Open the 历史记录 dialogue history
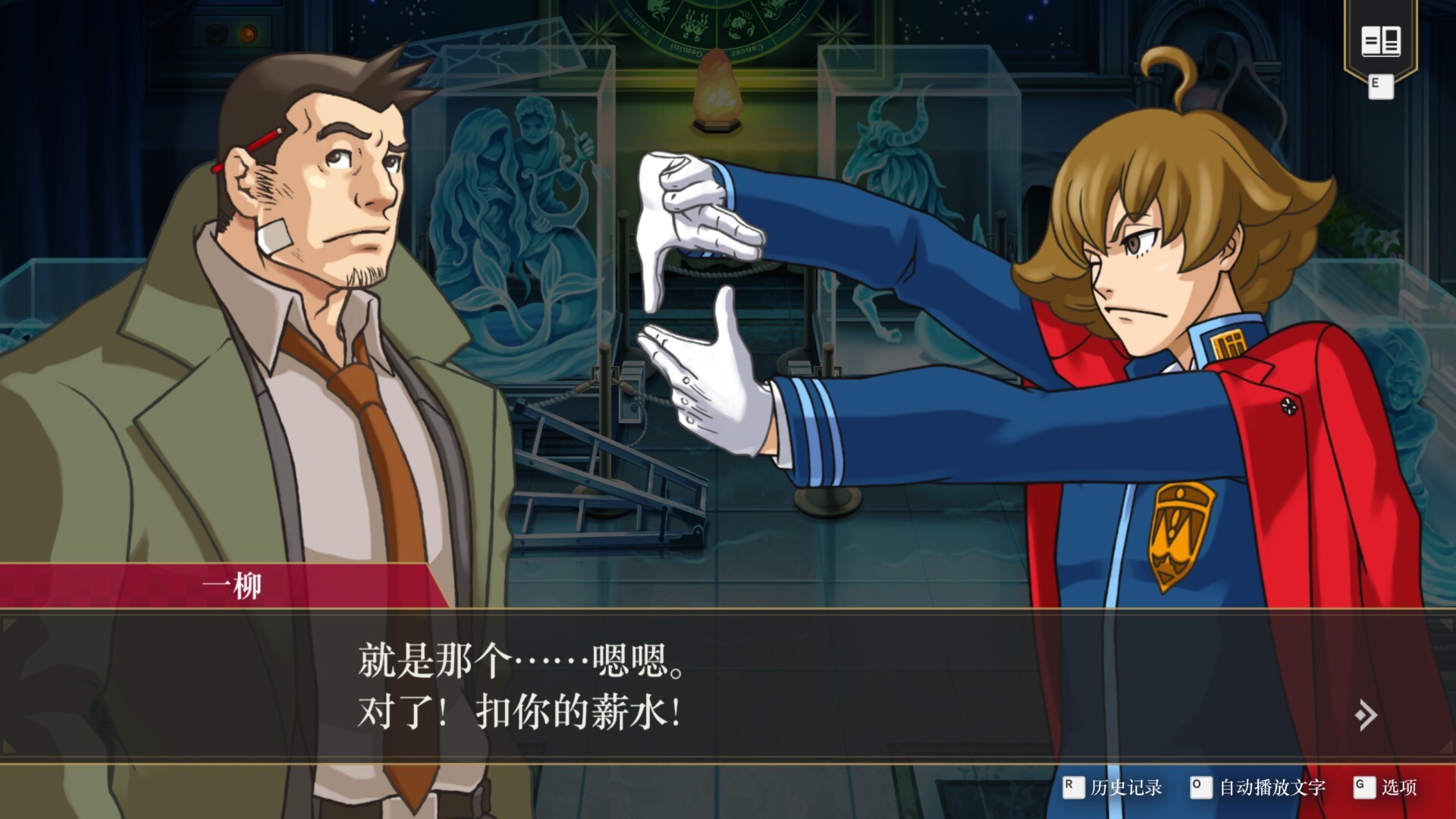 (x=1113, y=787)
